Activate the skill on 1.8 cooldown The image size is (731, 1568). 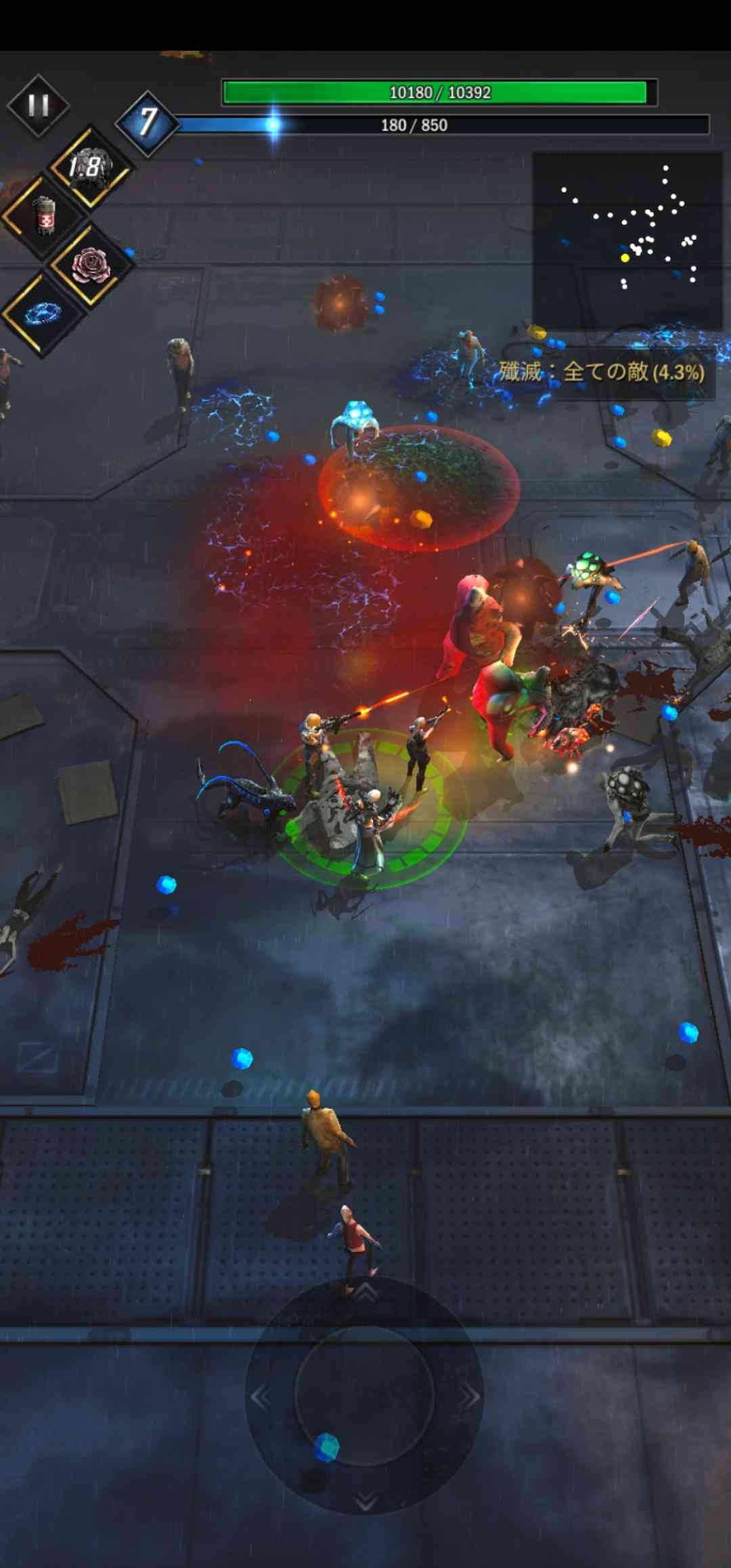click(89, 167)
